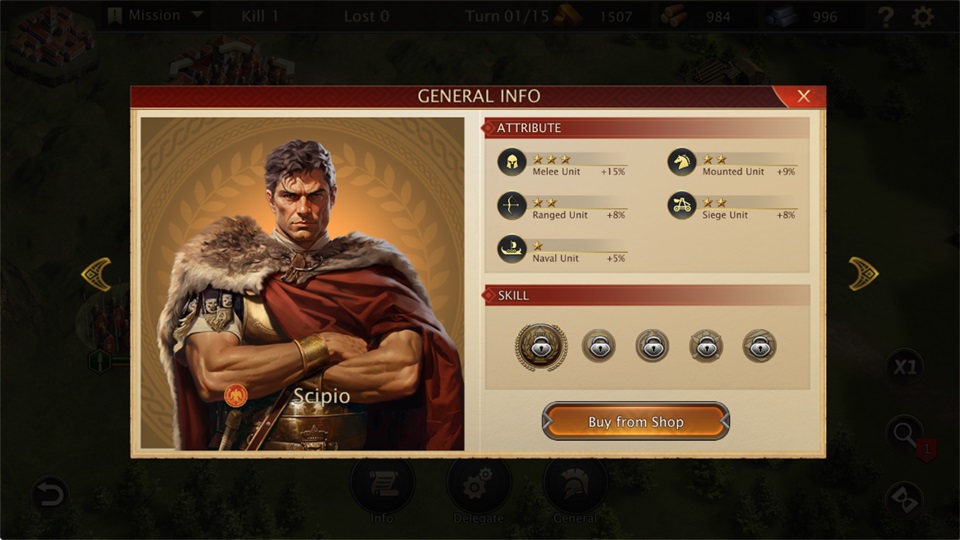Close the General Info window
This screenshot has width=960, height=540.
(803, 96)
